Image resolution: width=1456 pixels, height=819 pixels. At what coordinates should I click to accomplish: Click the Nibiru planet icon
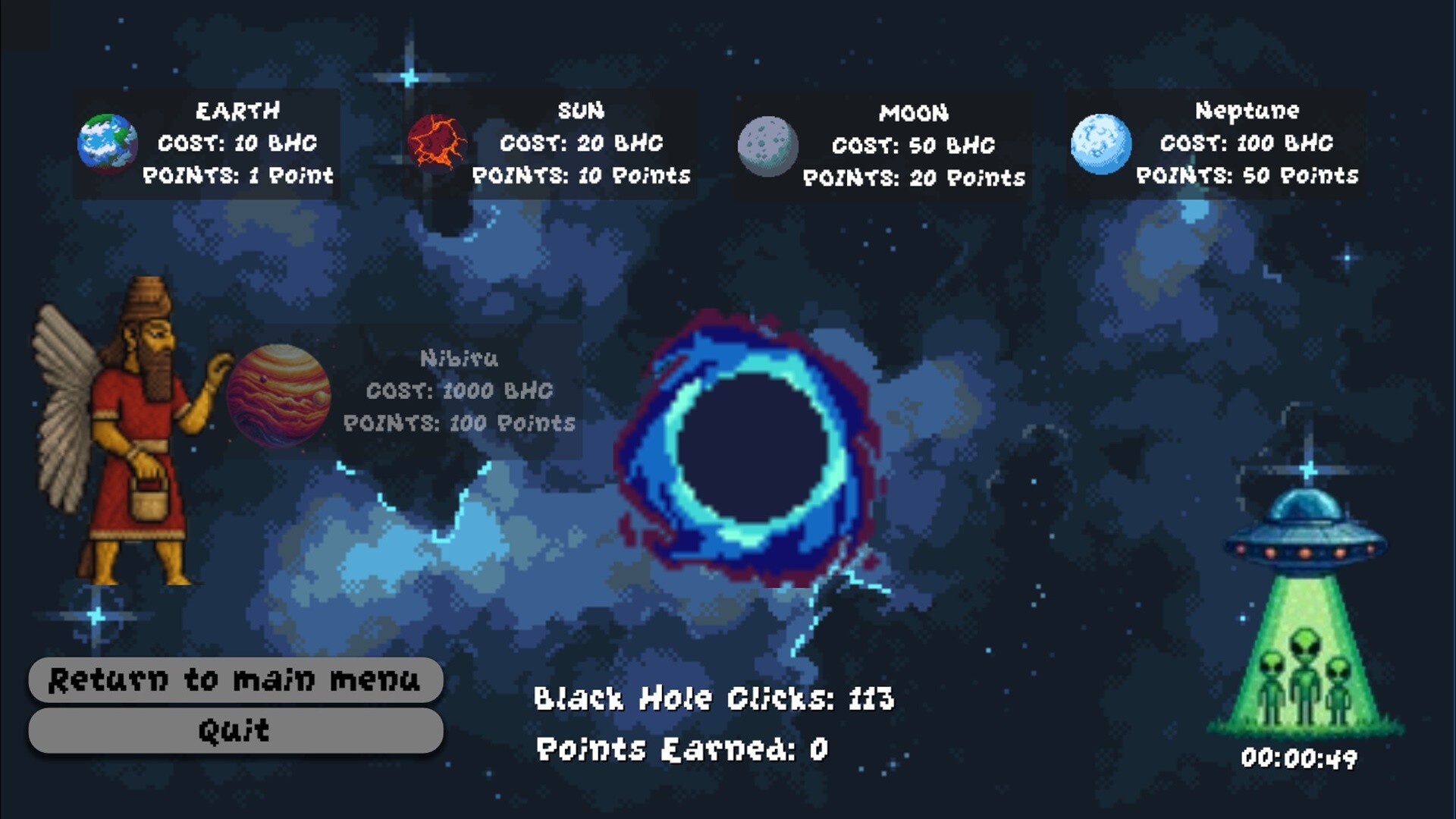278,397
